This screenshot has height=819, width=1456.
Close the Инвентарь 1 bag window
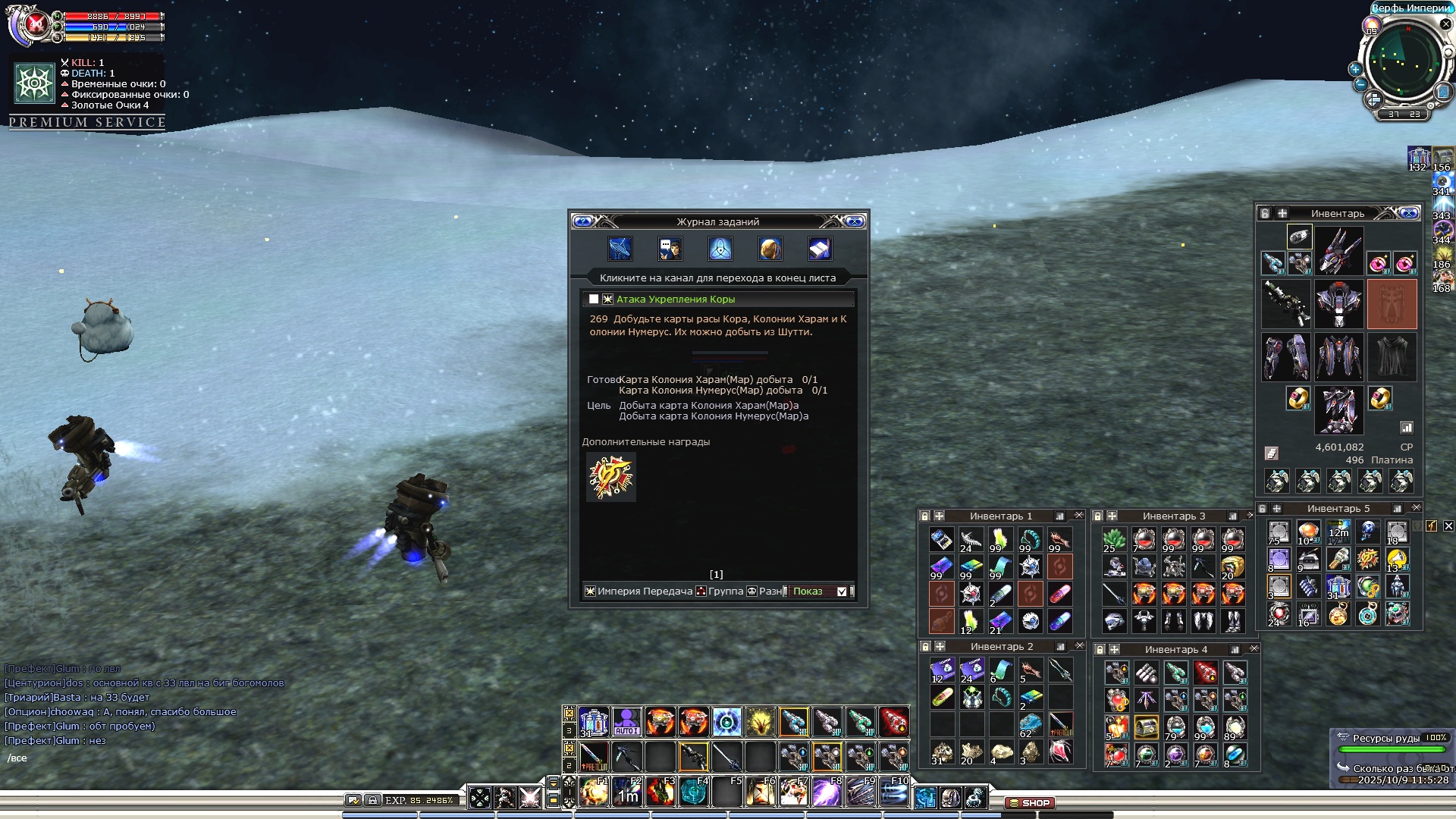point(1079,516)
